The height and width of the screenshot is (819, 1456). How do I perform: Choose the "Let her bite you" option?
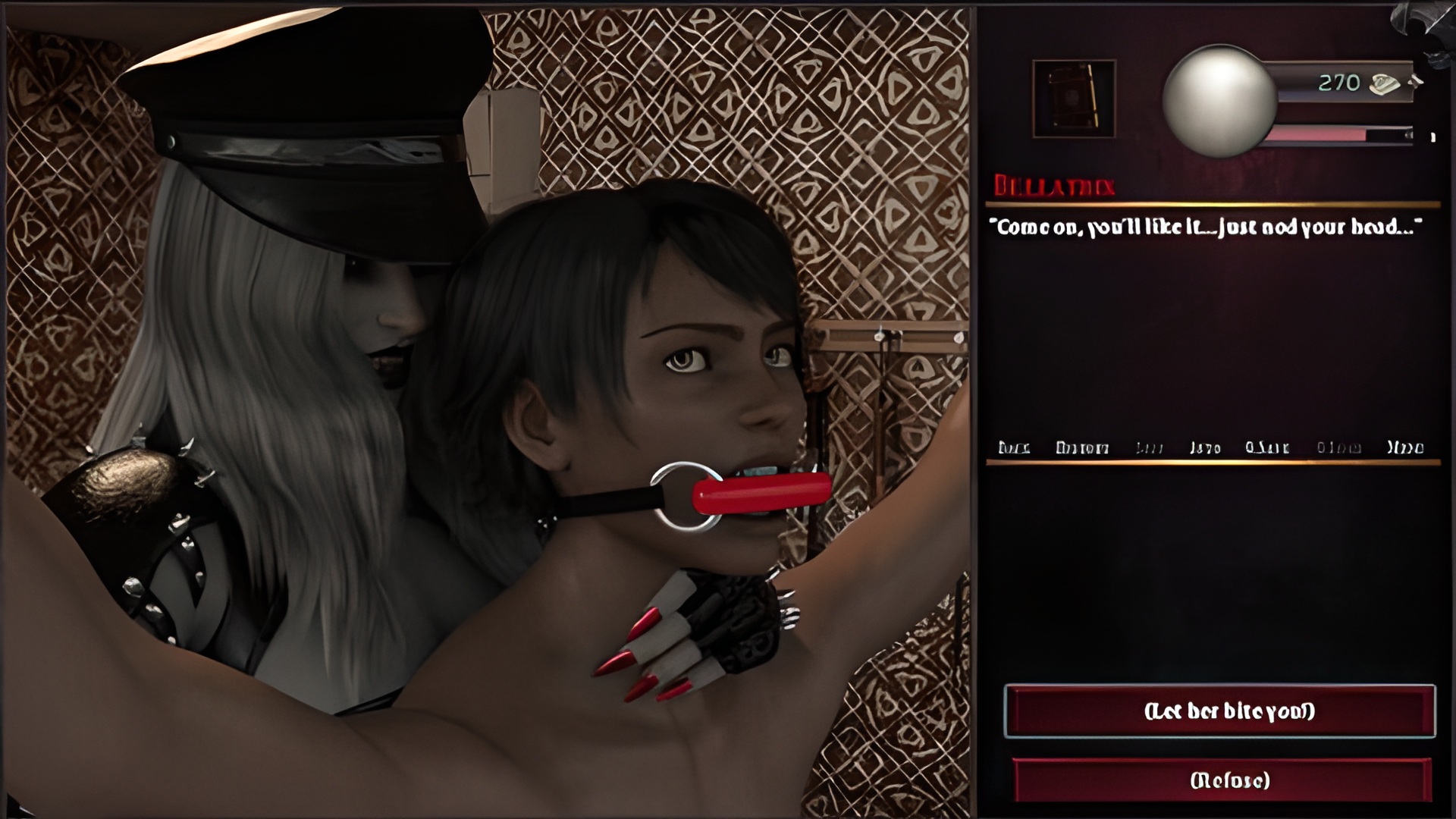point(1219,711)
